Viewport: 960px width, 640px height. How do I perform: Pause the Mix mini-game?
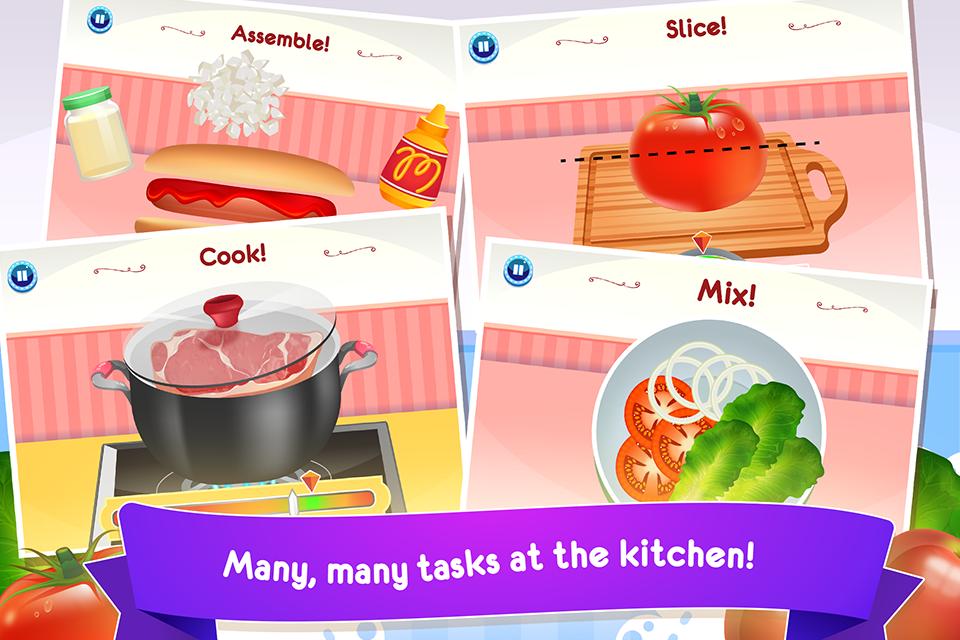click(x=516, y=268)
